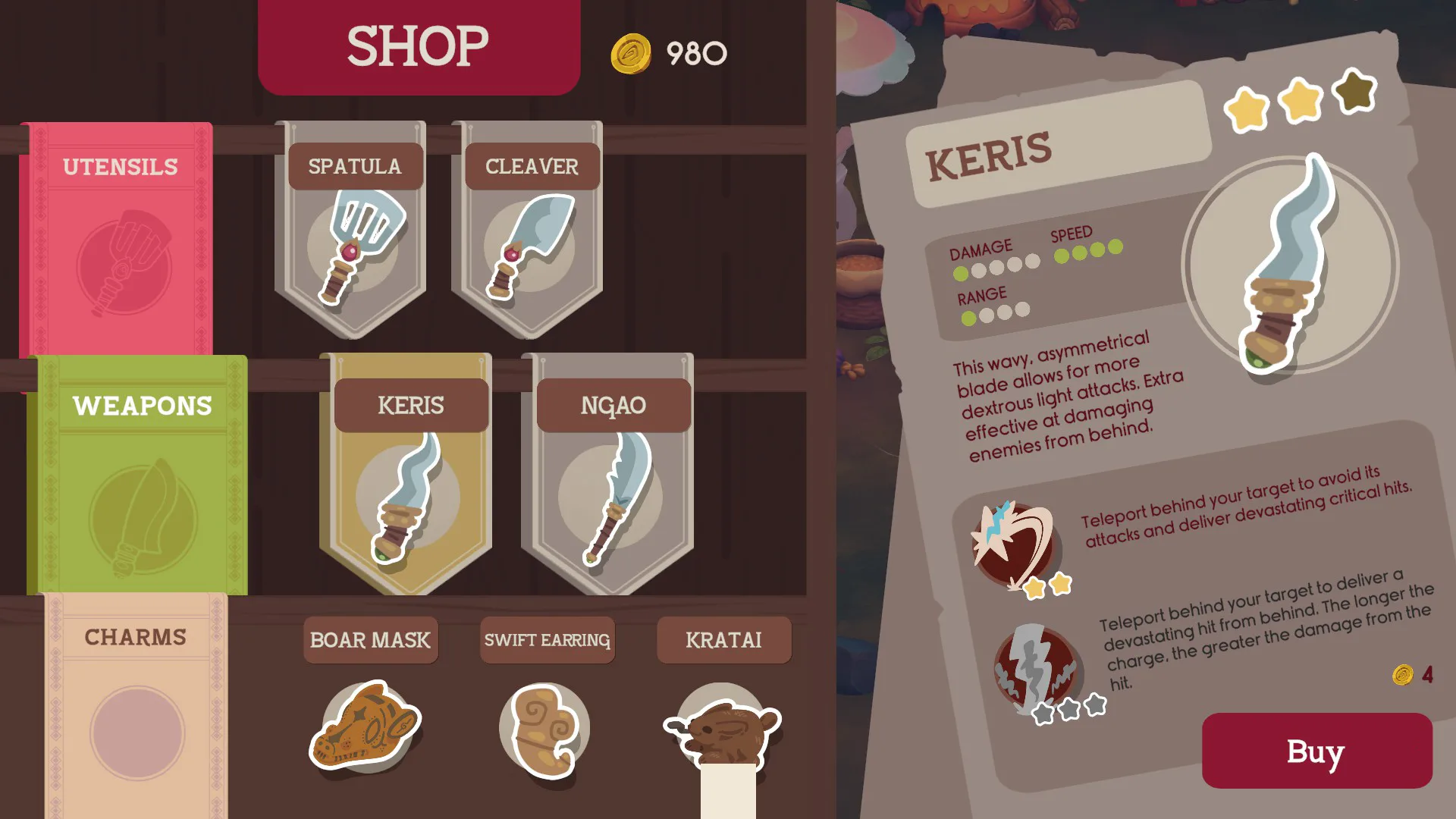Open the Weapons category book

pyautogui.click(x=141, y=474)
